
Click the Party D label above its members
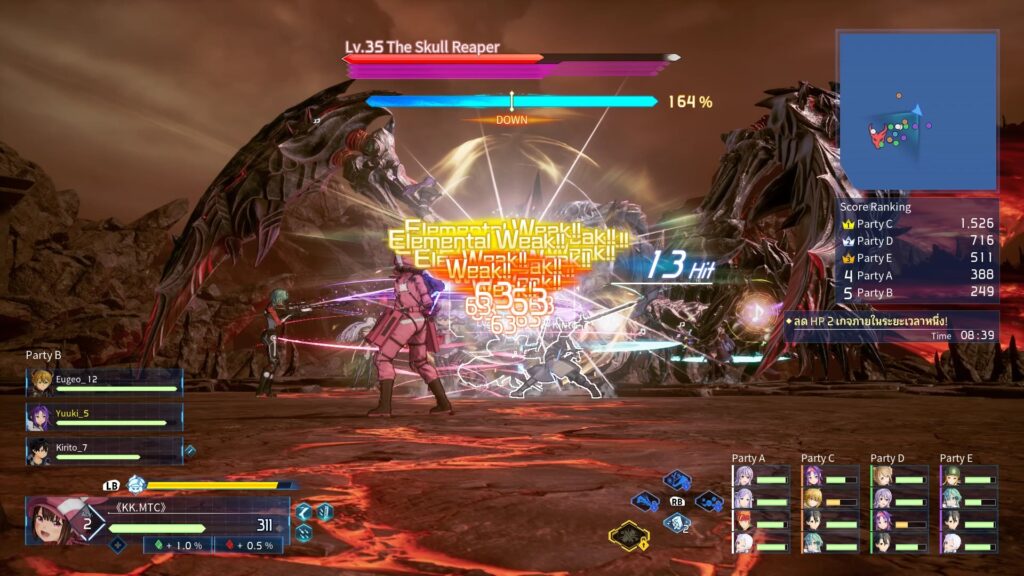pyautogui.click(x=887, y=458)
